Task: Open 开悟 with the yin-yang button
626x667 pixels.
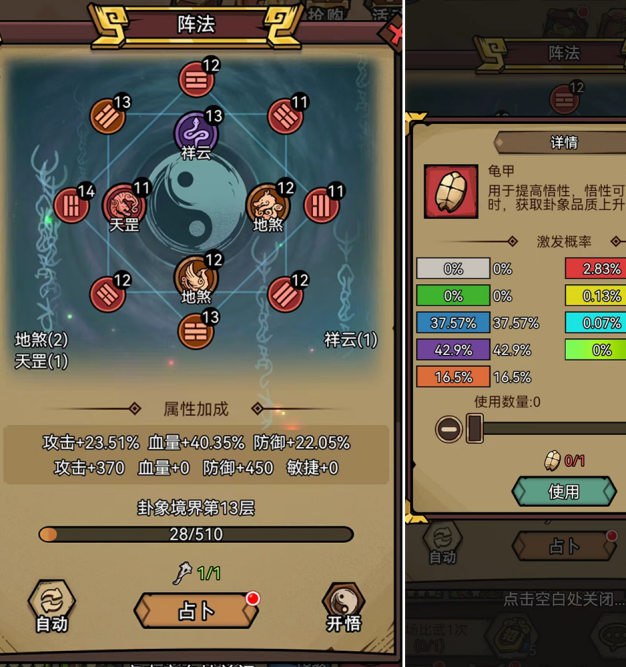Action: [343, 605]
